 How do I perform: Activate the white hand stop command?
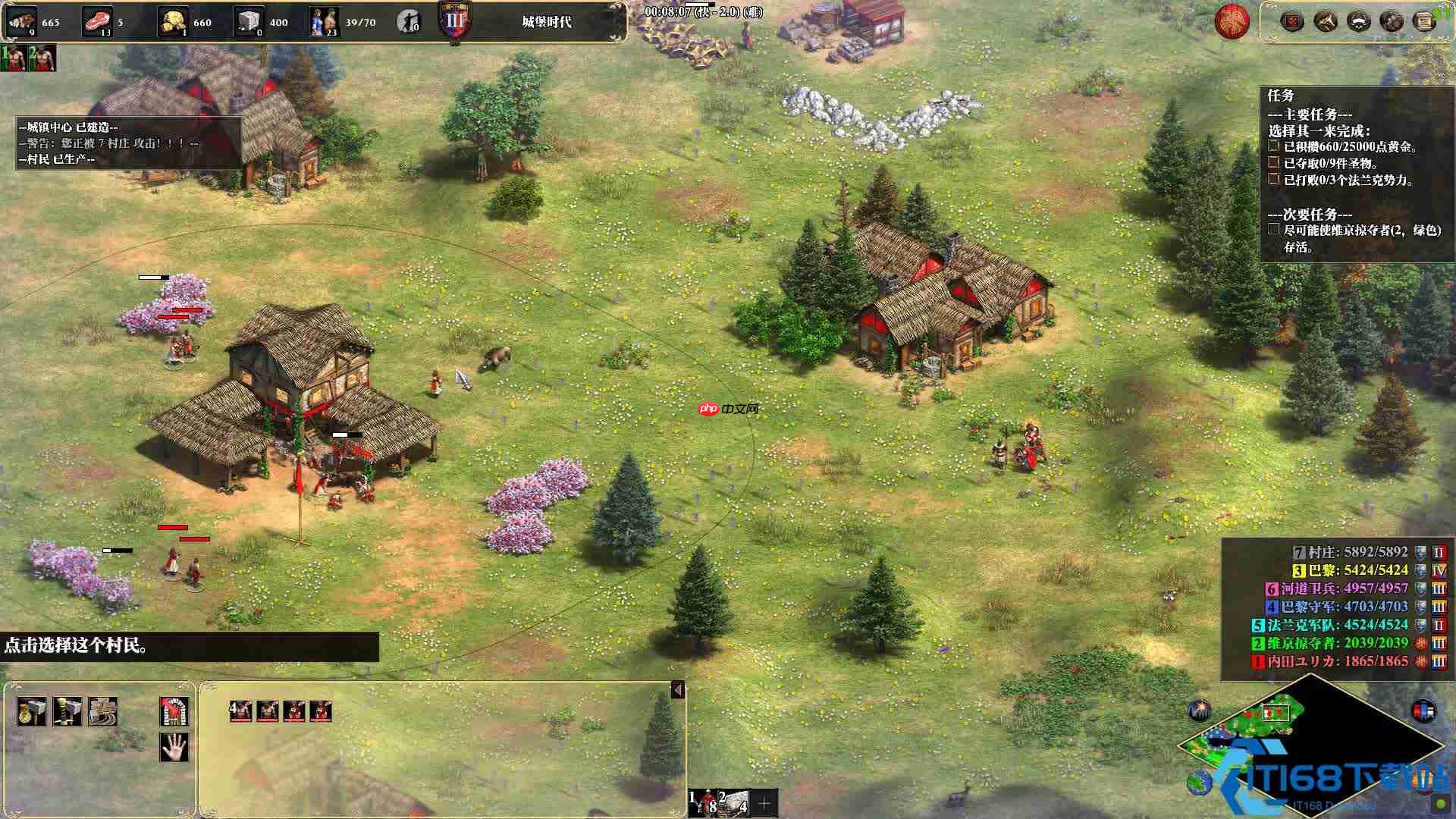[x=174, y=747]
